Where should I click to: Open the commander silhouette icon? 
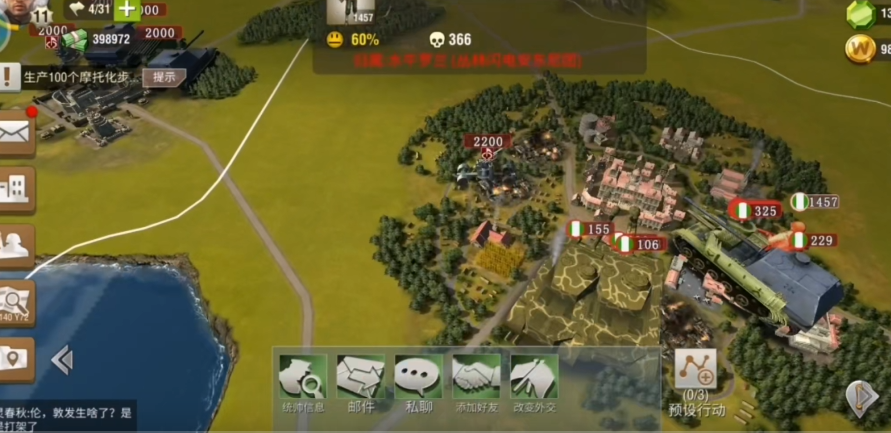tap(16, 245)
